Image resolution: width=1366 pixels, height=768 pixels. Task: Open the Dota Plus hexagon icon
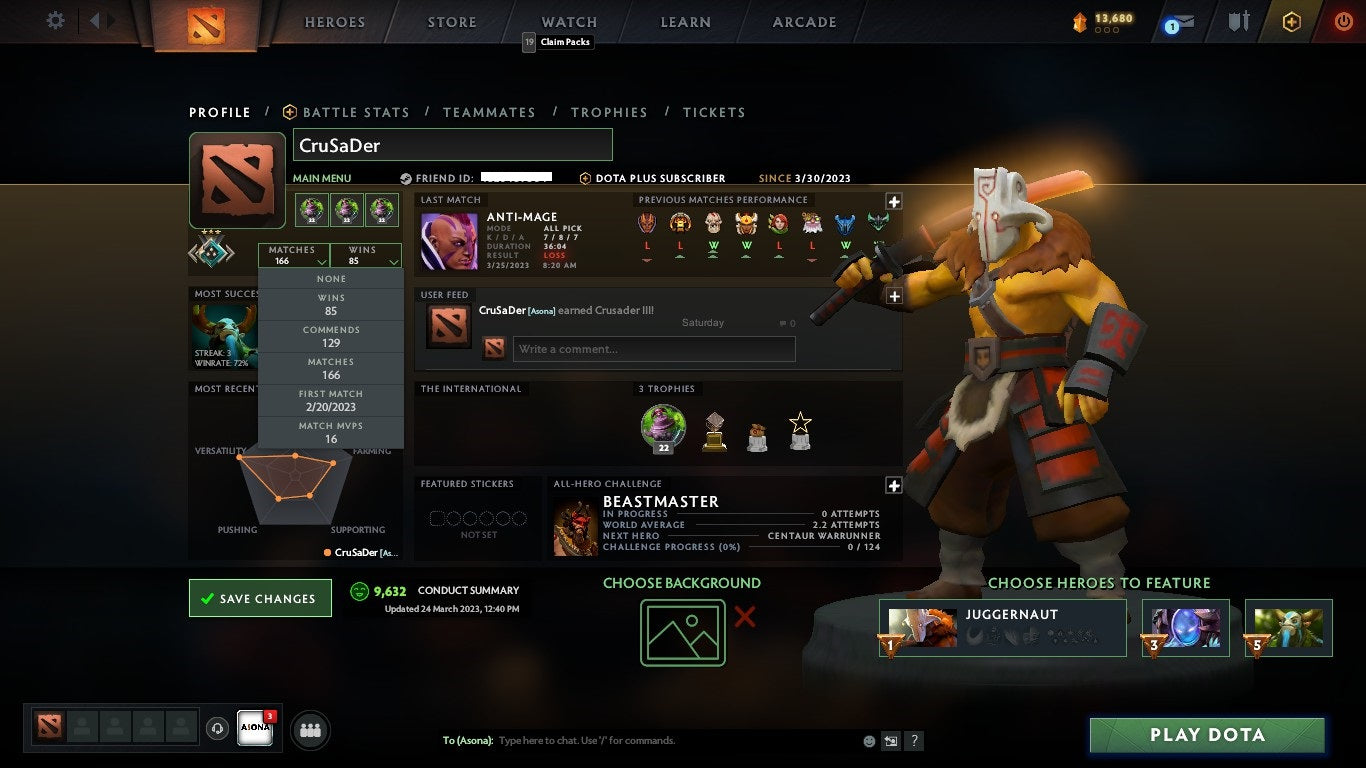click(x=1290, y=21)
